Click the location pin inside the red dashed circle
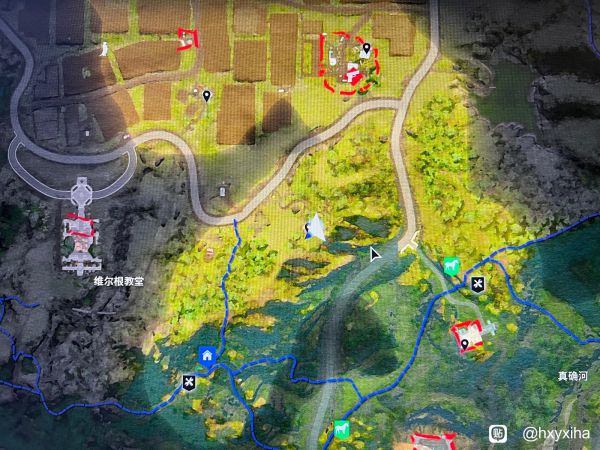 point(367,48)
